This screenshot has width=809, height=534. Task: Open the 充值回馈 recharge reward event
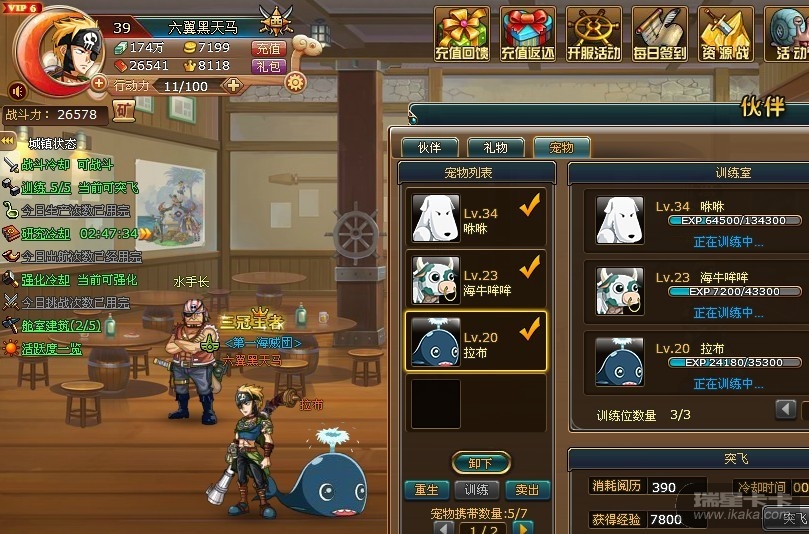461,33
